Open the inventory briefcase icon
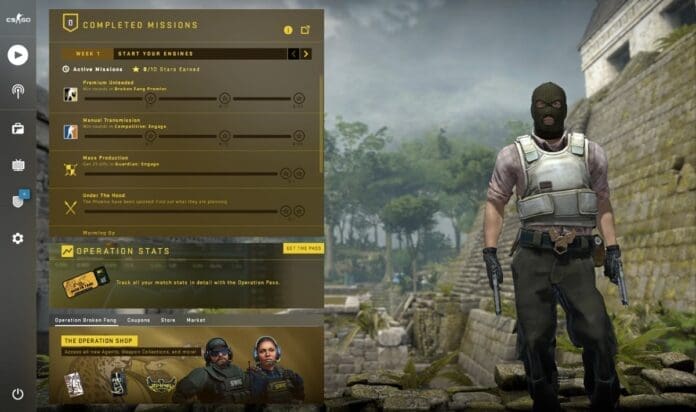The width and height of the screenshot is (696, 412). (17, 128)
